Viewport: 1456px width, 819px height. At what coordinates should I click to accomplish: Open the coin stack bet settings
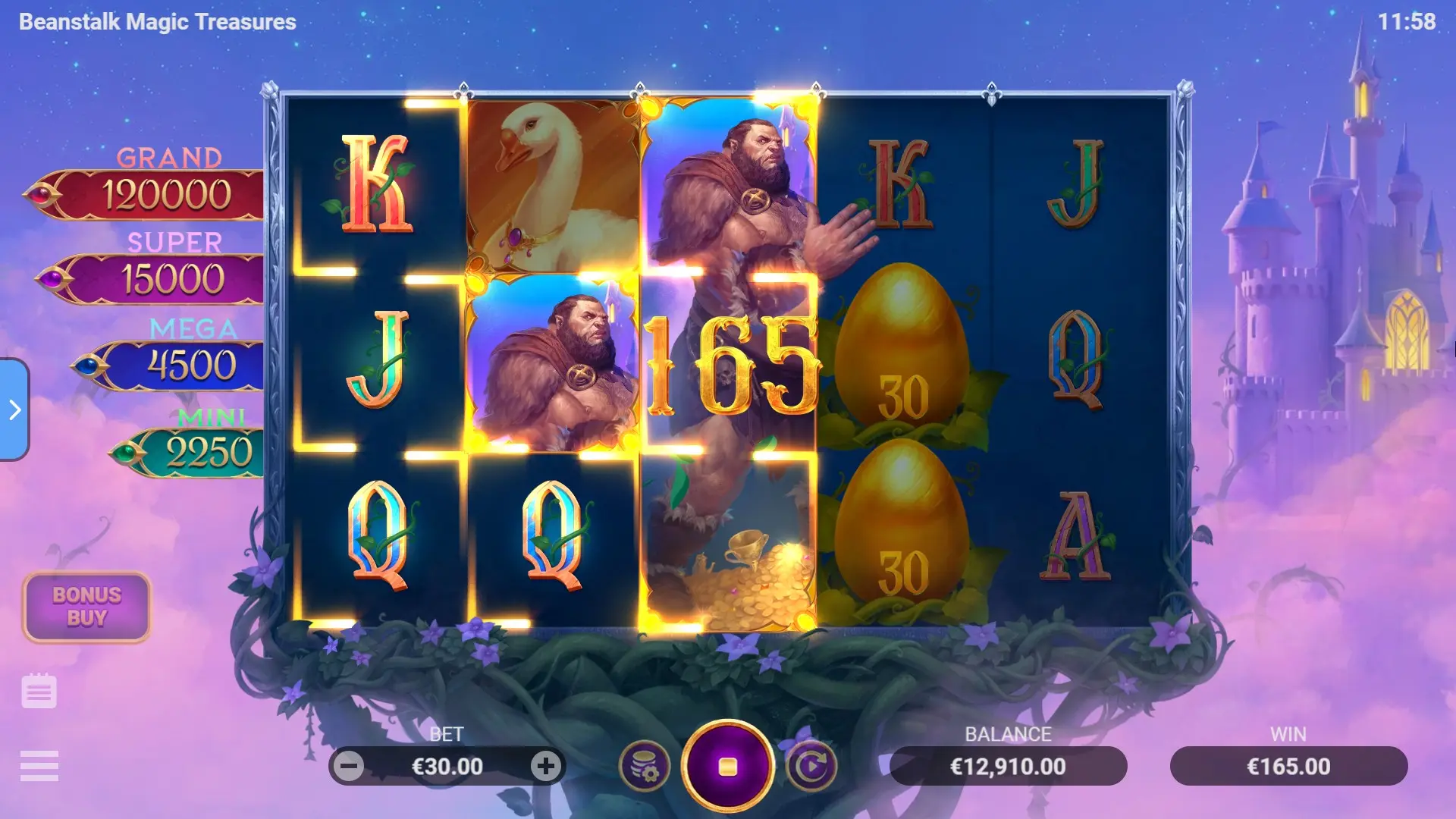click(645, 766)
